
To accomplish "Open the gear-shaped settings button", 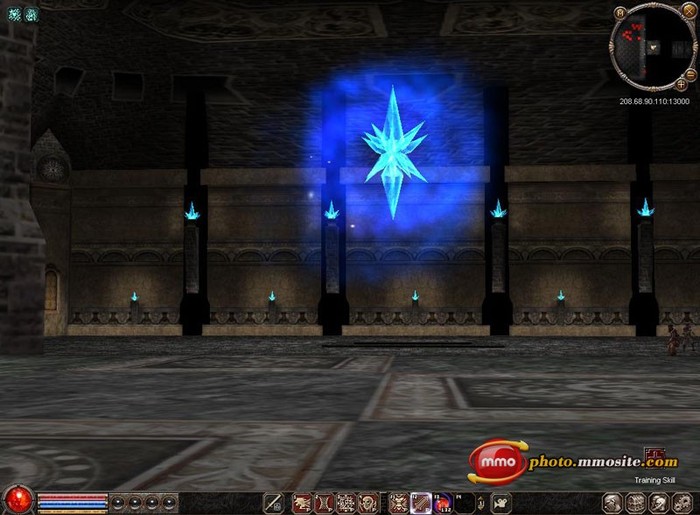I will [684, 502].
